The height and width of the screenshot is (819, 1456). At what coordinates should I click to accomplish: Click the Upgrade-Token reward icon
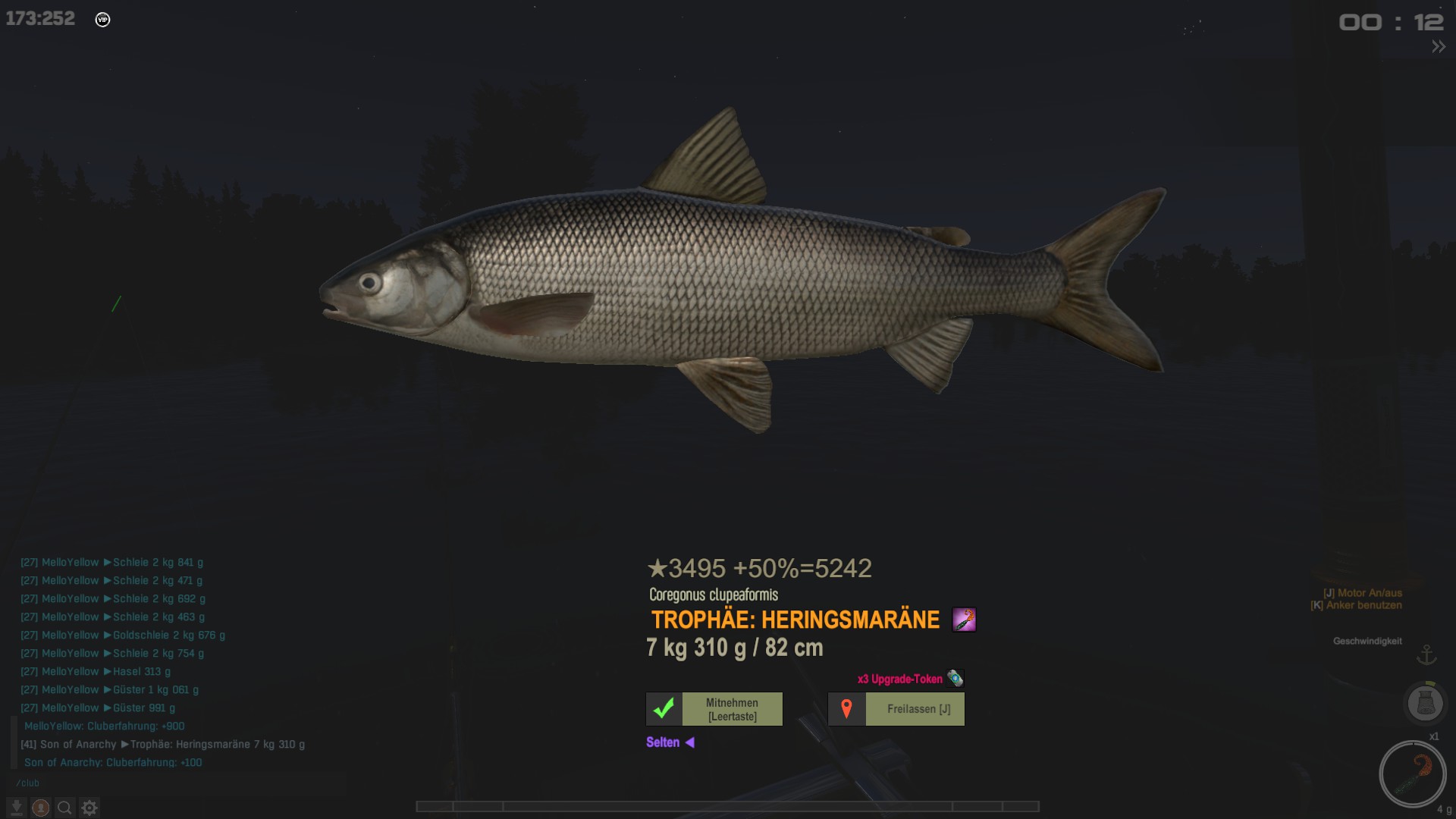point(955,679)
